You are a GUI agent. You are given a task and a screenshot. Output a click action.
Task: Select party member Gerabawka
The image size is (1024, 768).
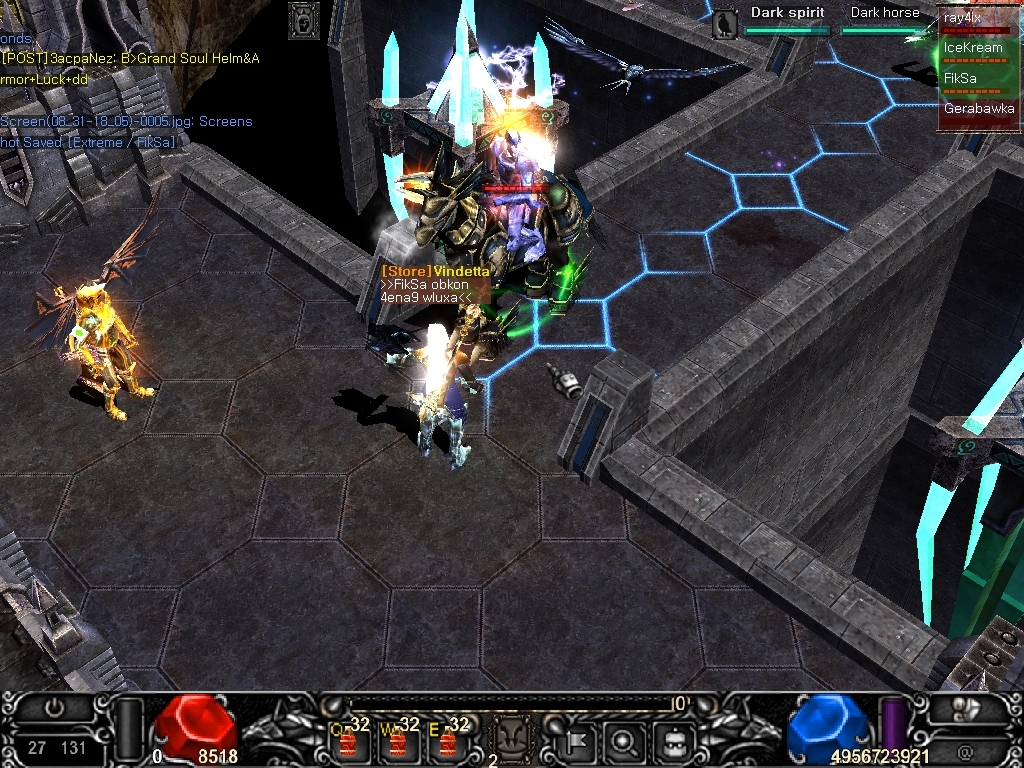978,109
